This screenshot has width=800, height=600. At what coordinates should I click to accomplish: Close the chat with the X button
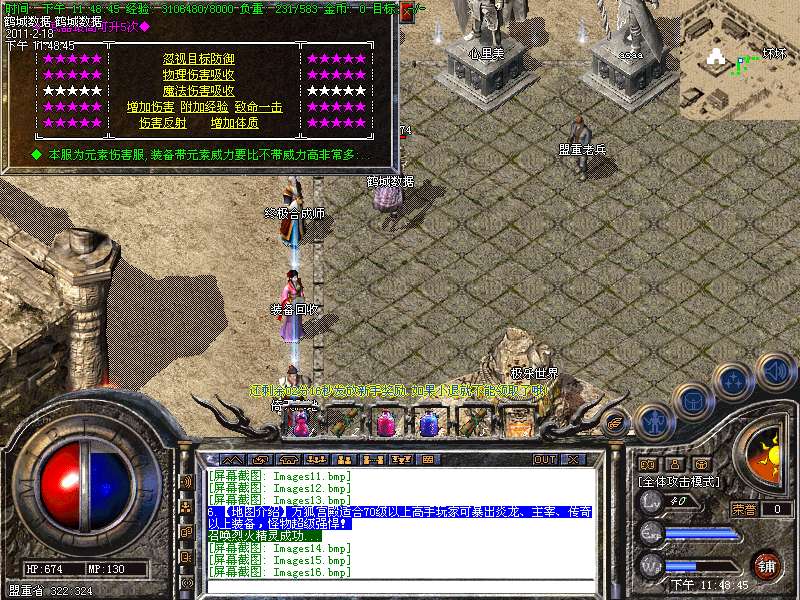pos(574,460)
